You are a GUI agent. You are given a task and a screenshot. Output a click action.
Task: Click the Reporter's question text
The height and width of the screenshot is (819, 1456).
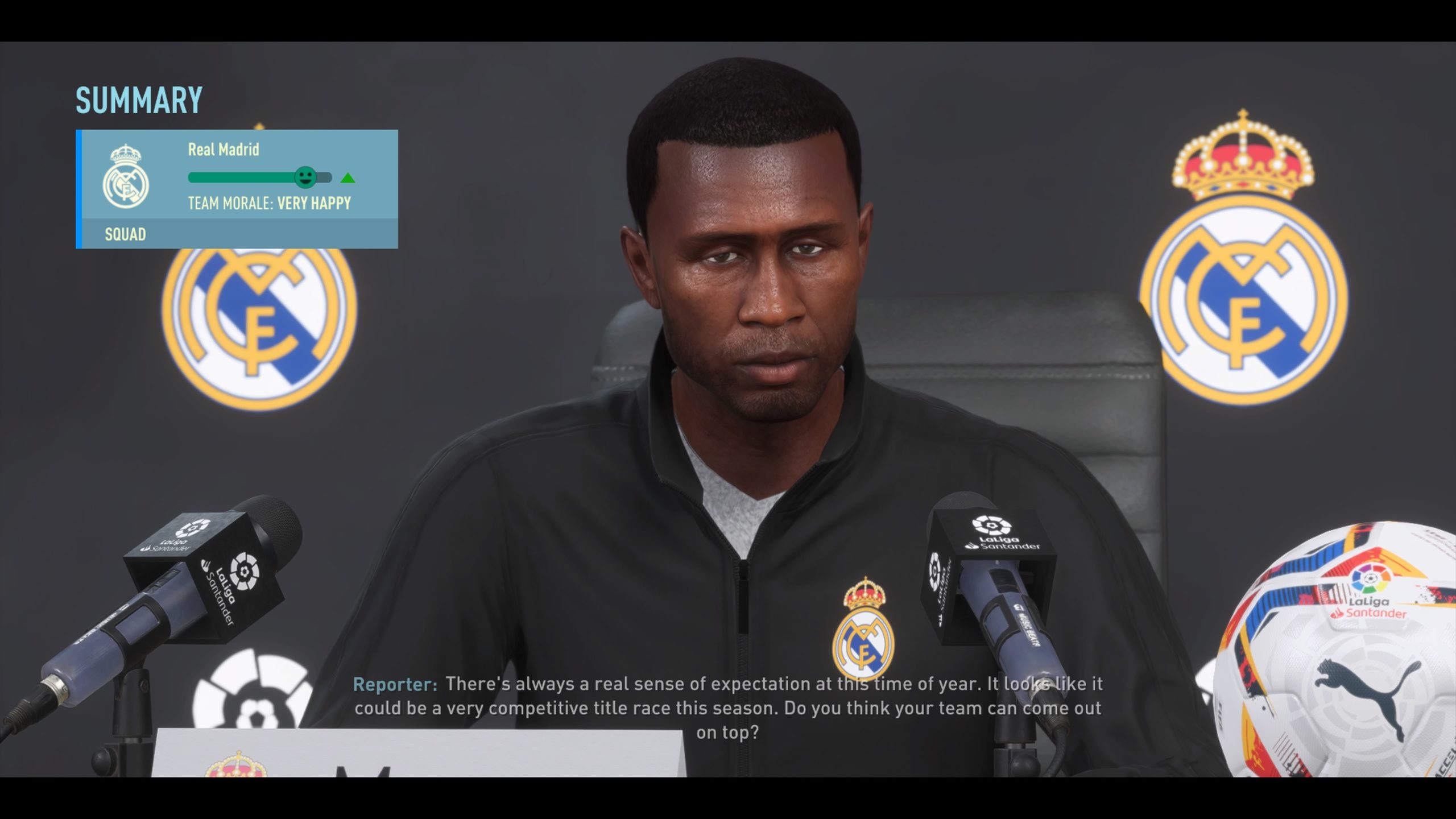pyautogui.click(x=728, y=708)
